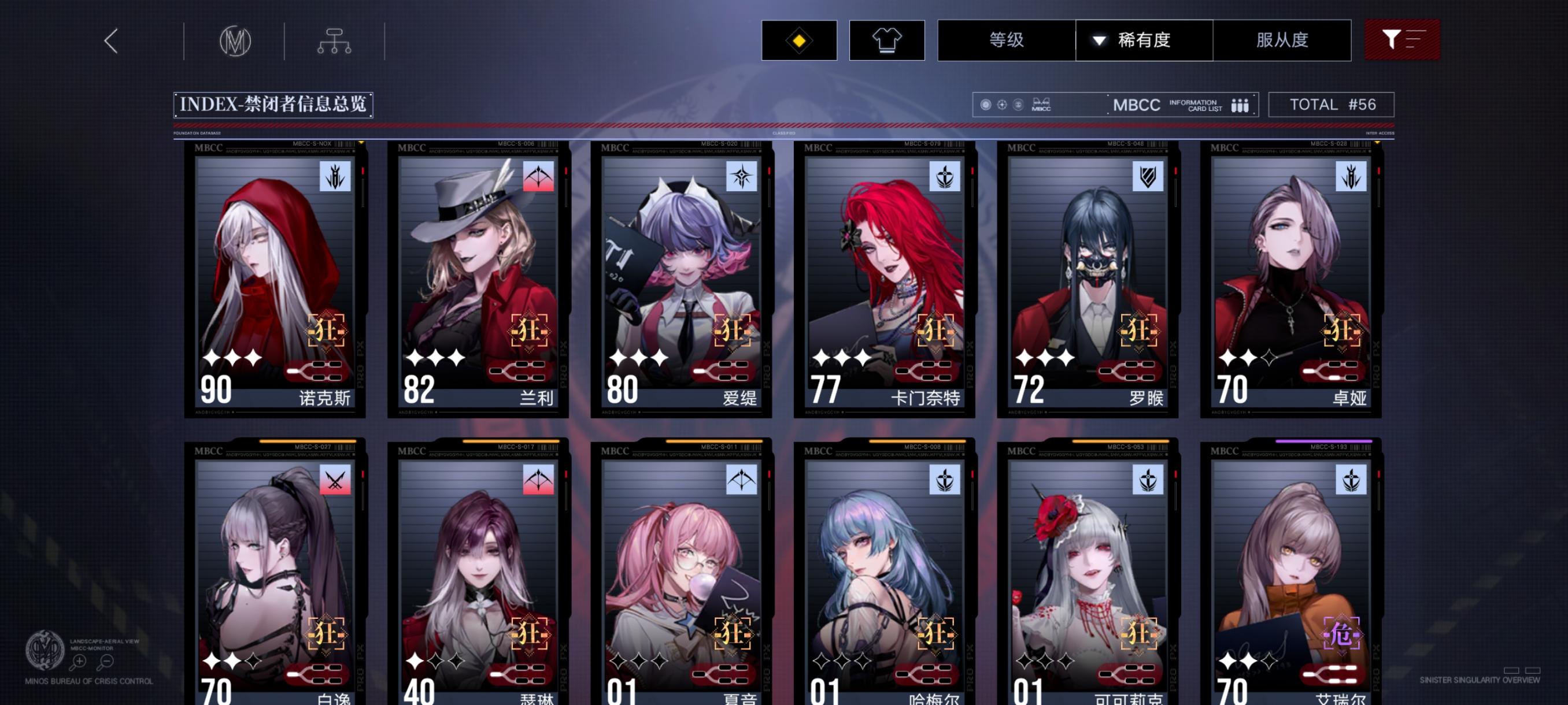Toggle the diamond display mode button

coord(798,41)
